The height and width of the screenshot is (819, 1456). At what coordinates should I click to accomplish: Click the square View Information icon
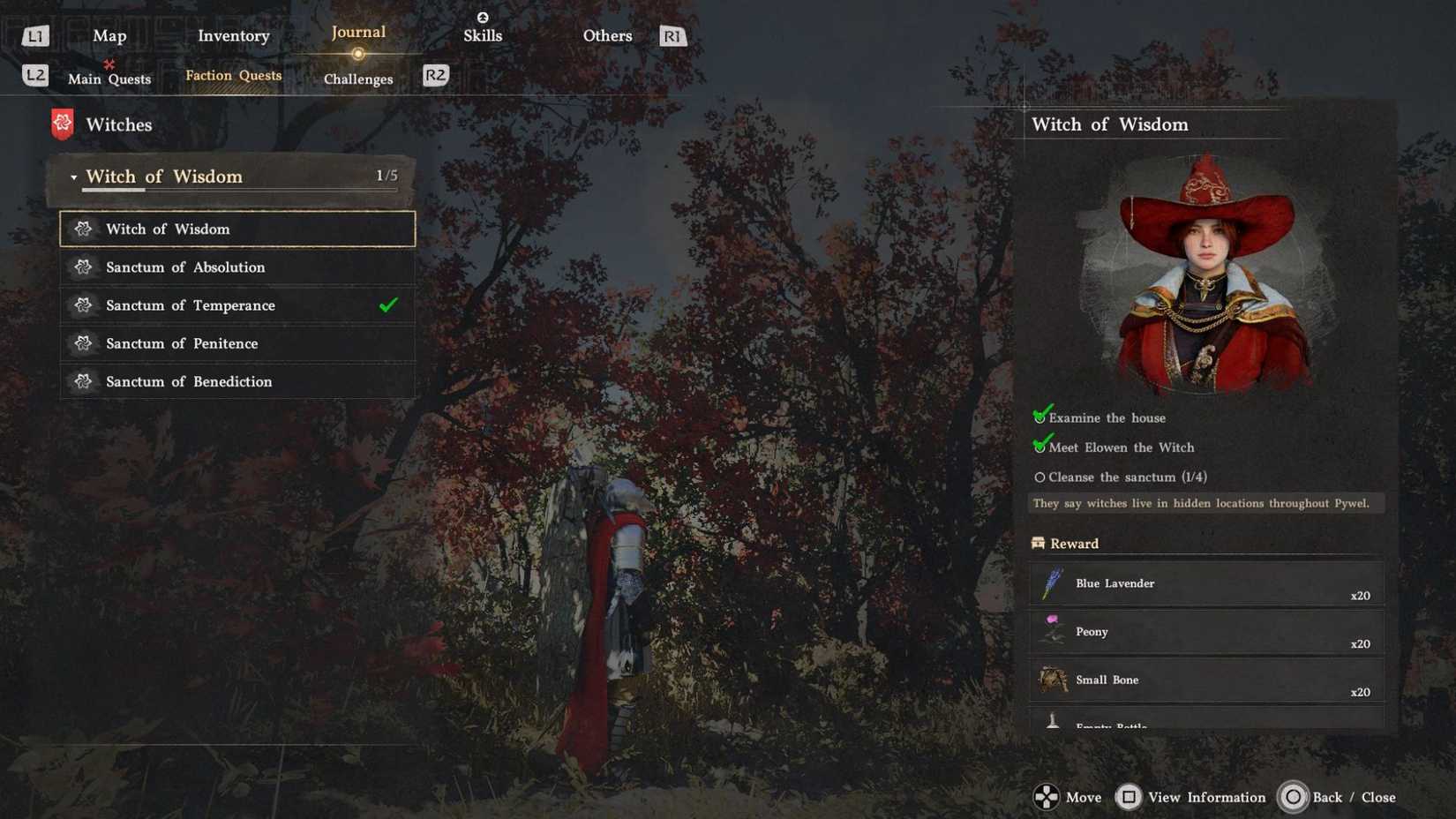pyautogui.click(x=1129, y=797)
